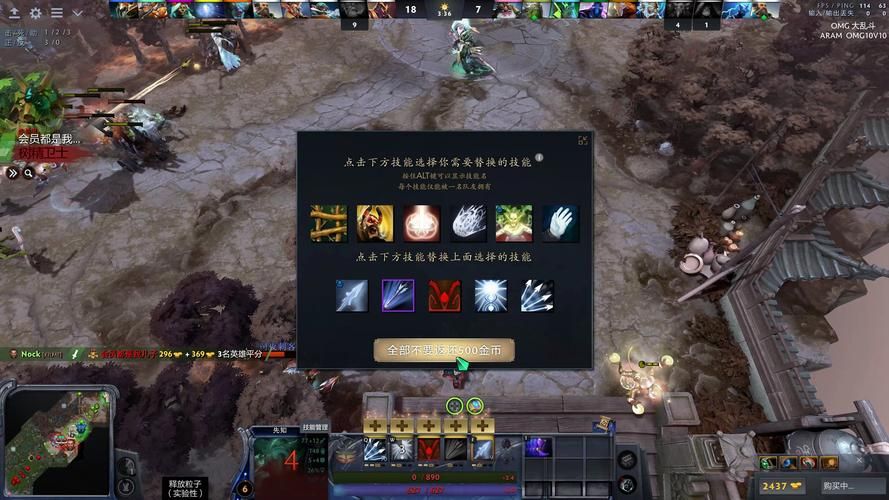Select the white glove ability icon
The image size is (889, 500).
[x=560, y=223]
